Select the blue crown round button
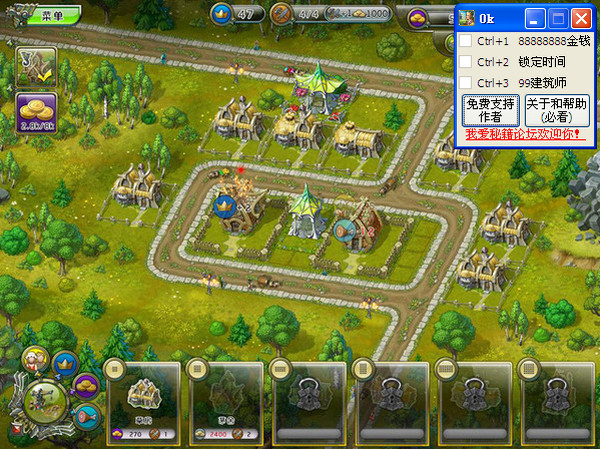The image size is (600, 449). [x=66, y=364]
